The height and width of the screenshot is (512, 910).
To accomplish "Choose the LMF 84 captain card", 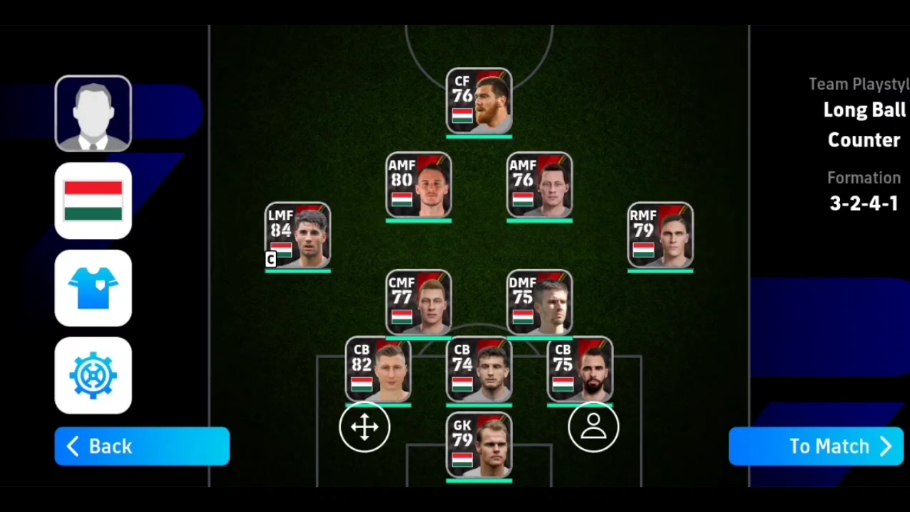I will click(x=298, y=236).
